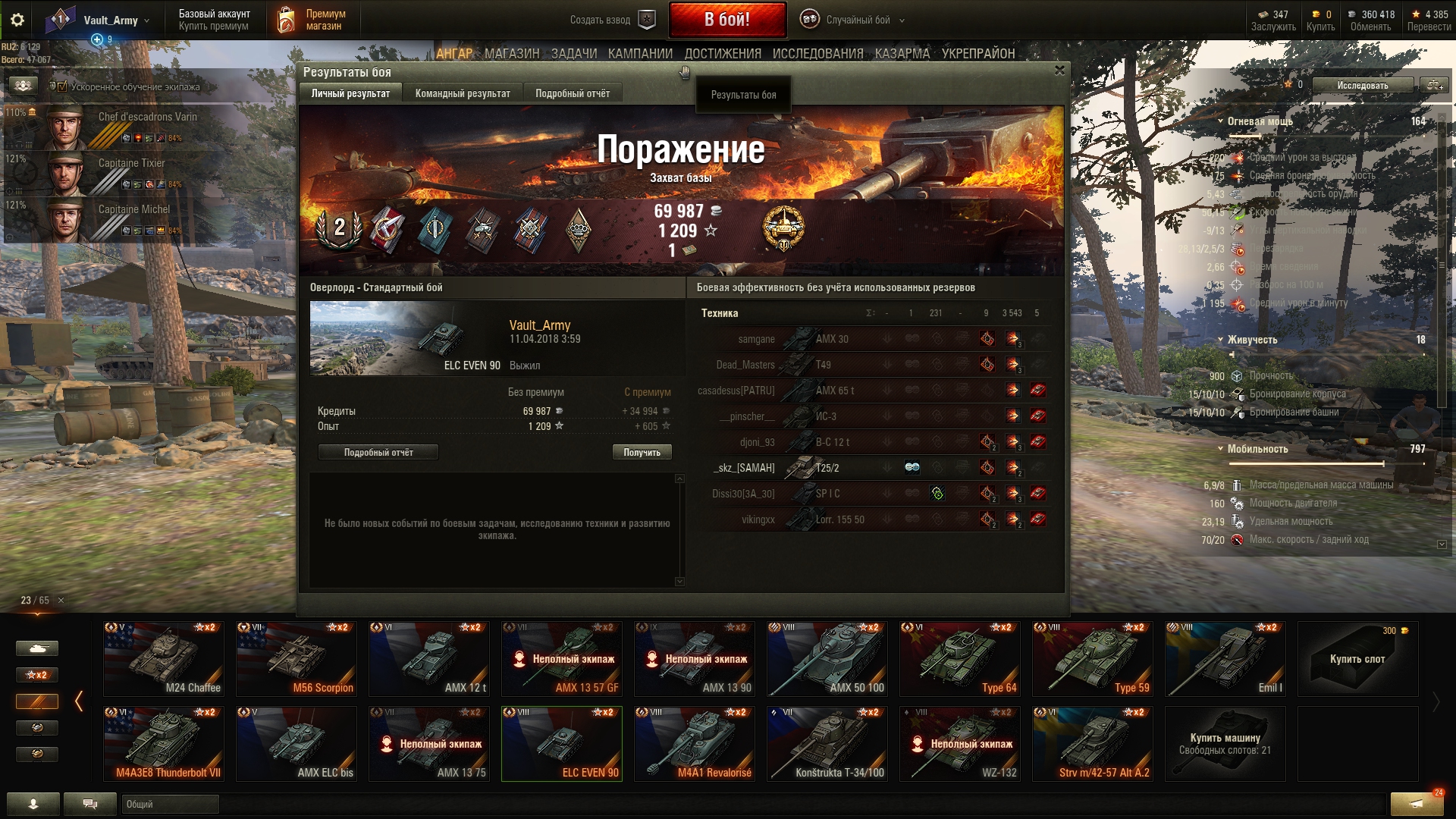Click the Исследовать button
This screenshot has width=1456, height=819.
pyautogui.click(x=1363, y=85)
